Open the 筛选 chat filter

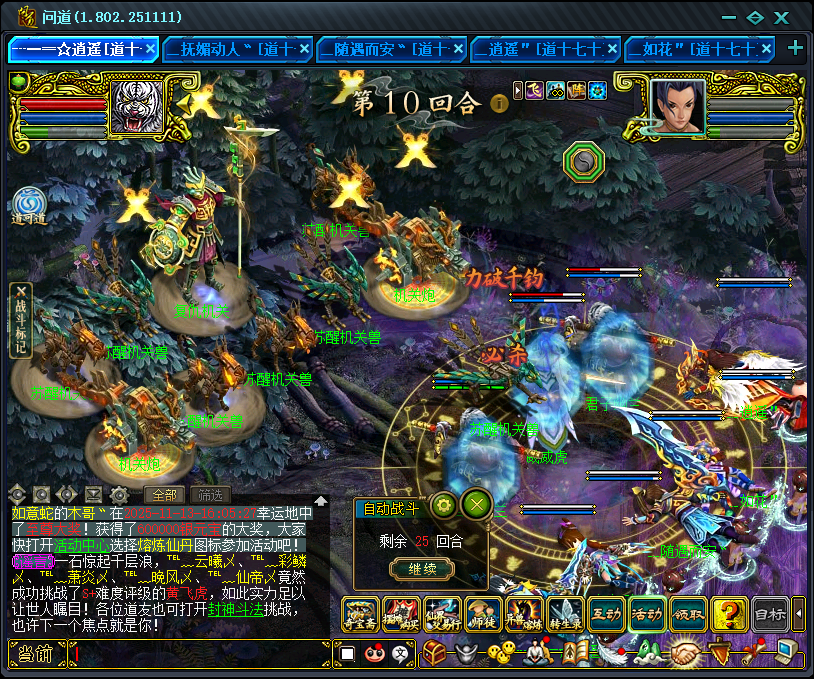pyautogui.click(x=210, y=494)
